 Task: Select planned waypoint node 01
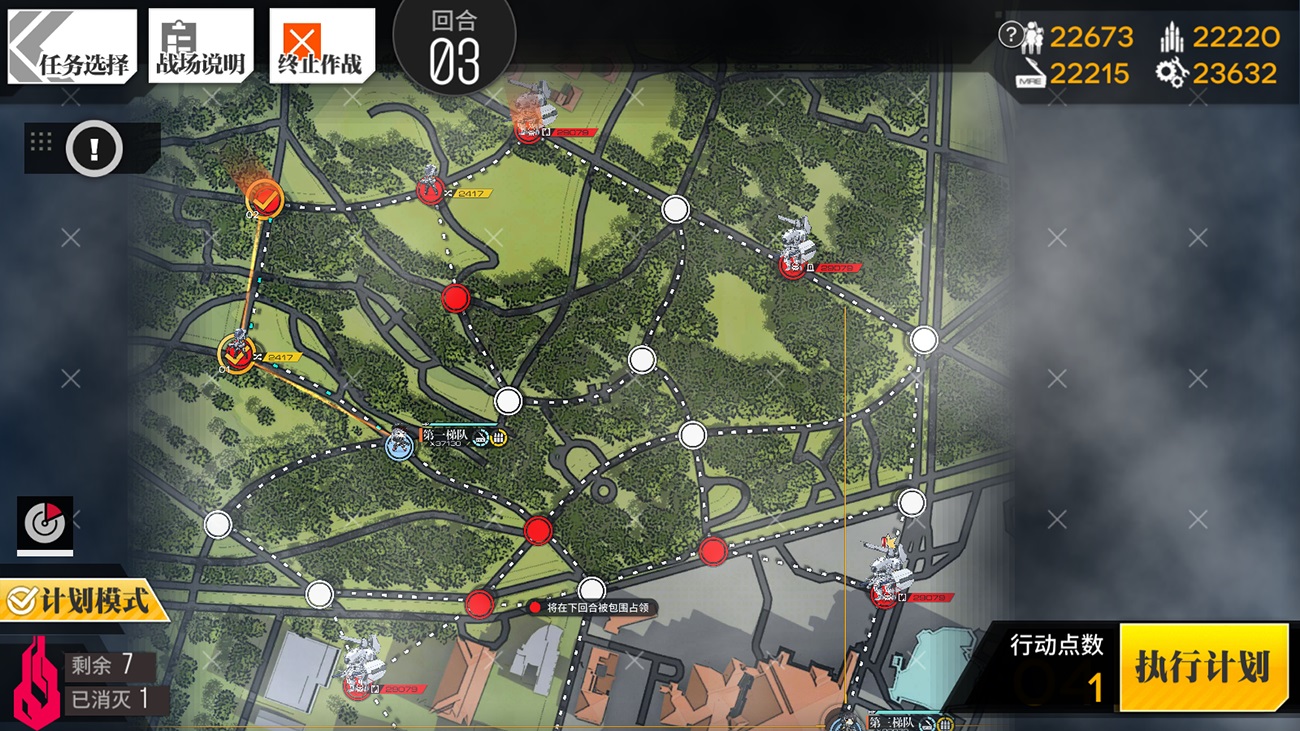(x=236, y=352)
